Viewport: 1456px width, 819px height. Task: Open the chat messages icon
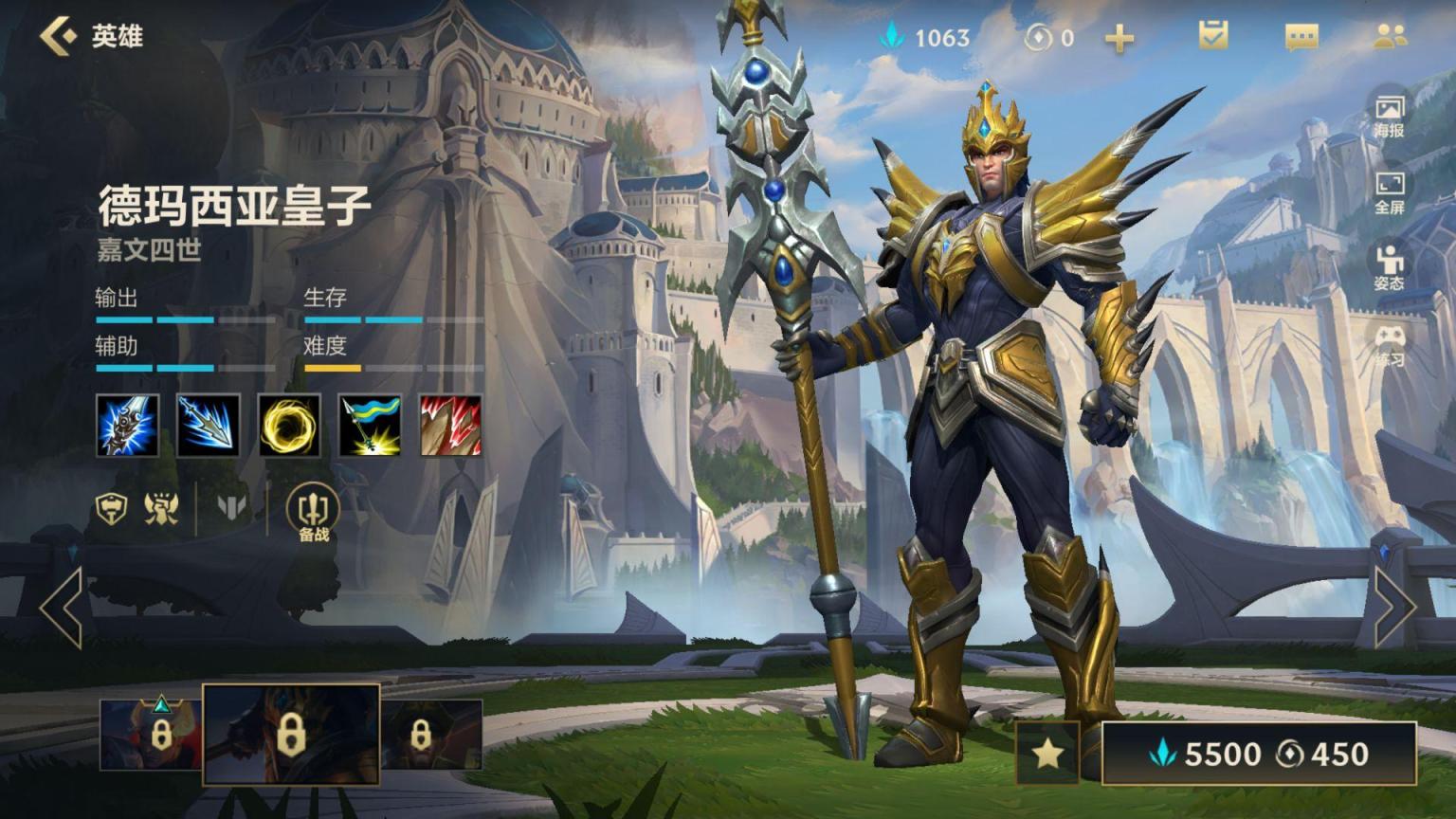coord(1301,37)
